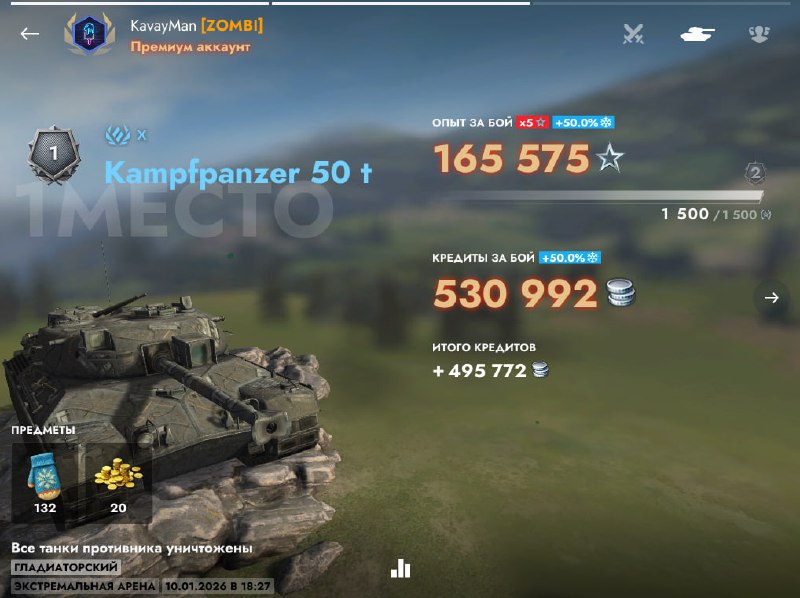Screen dimensions: 800x598
Task: Select the gold coins reward item
Action: point(119,477)
